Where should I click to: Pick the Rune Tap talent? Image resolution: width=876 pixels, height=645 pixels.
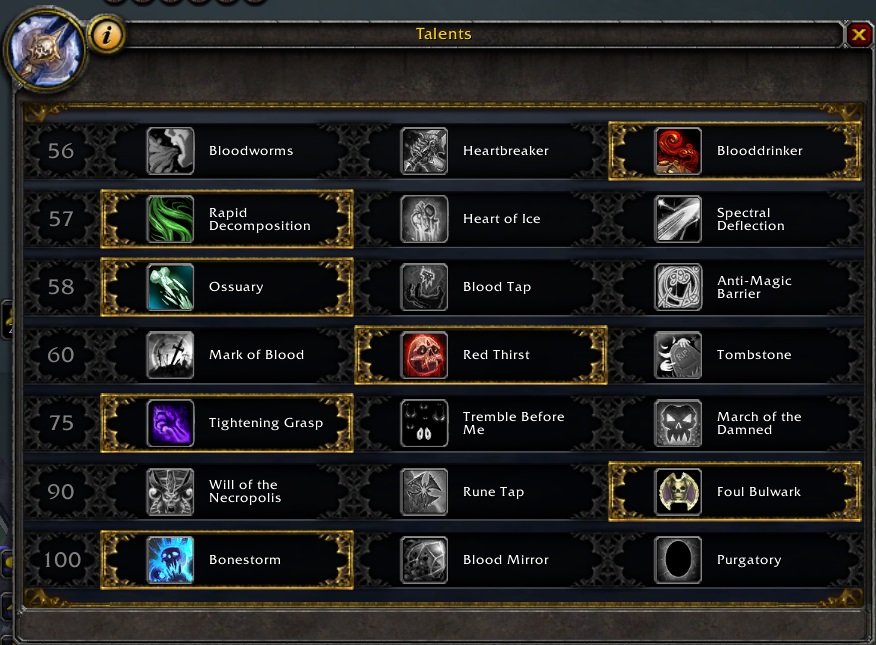tap(481, 491)
